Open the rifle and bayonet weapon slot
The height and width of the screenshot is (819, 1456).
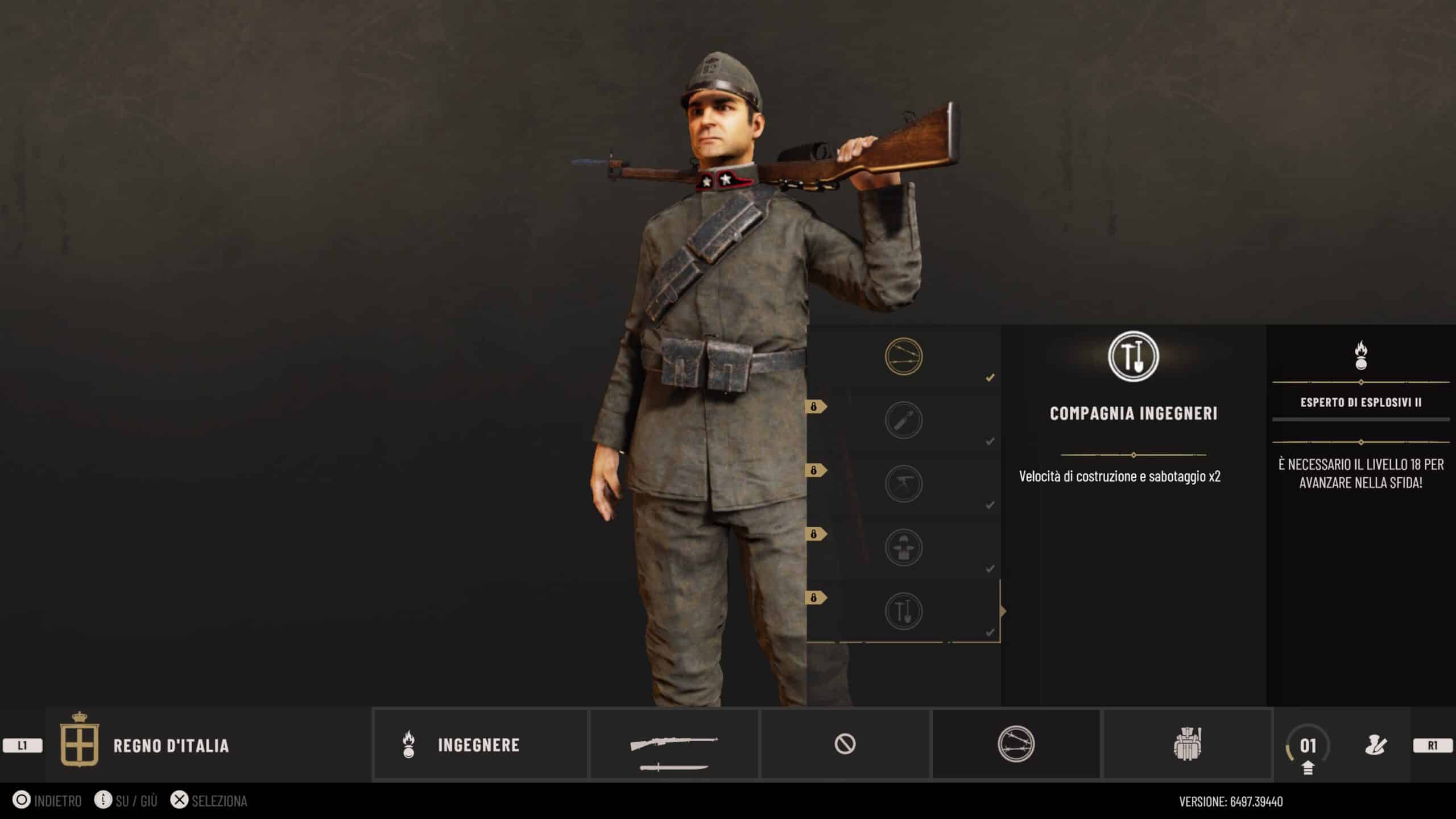[x=674, y=744]
